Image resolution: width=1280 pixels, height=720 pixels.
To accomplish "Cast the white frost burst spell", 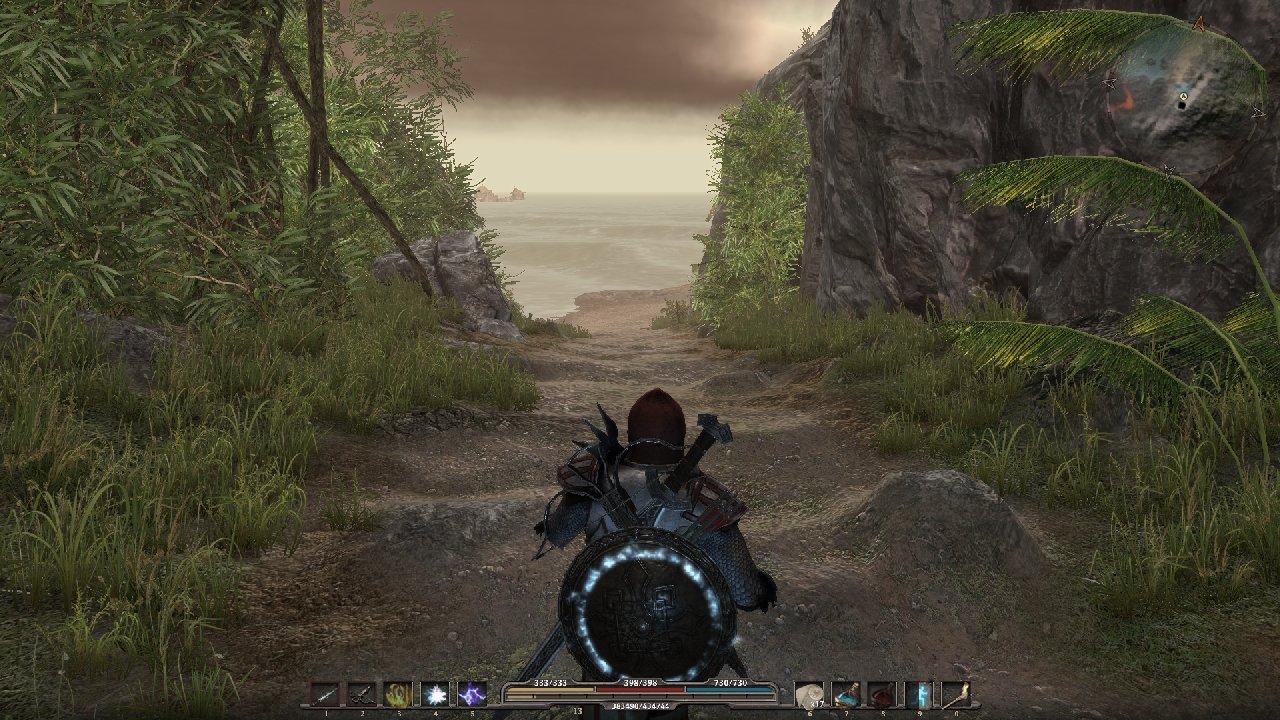I will (x=435, y=694).
